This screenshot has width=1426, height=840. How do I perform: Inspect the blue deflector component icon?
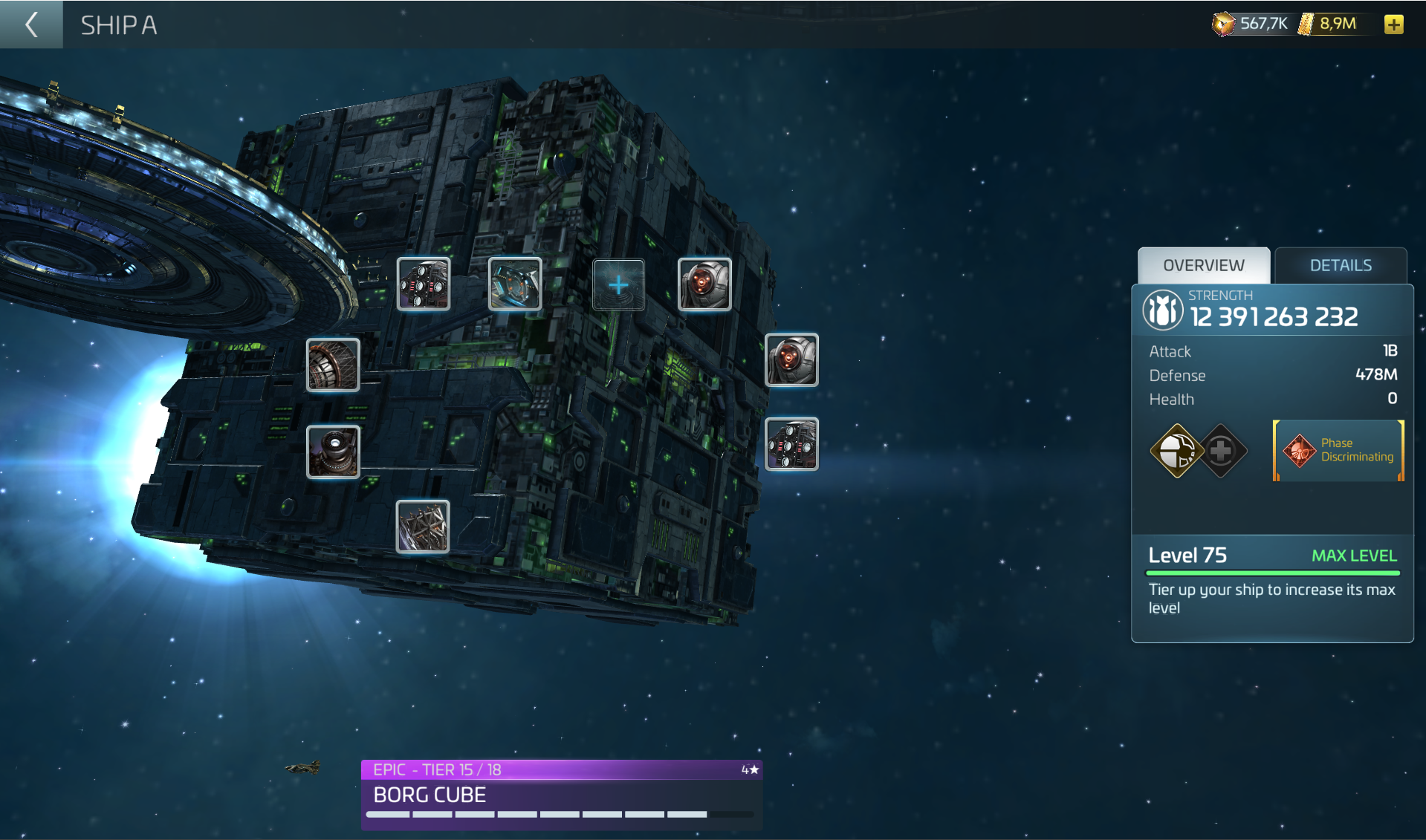[516, 284]
